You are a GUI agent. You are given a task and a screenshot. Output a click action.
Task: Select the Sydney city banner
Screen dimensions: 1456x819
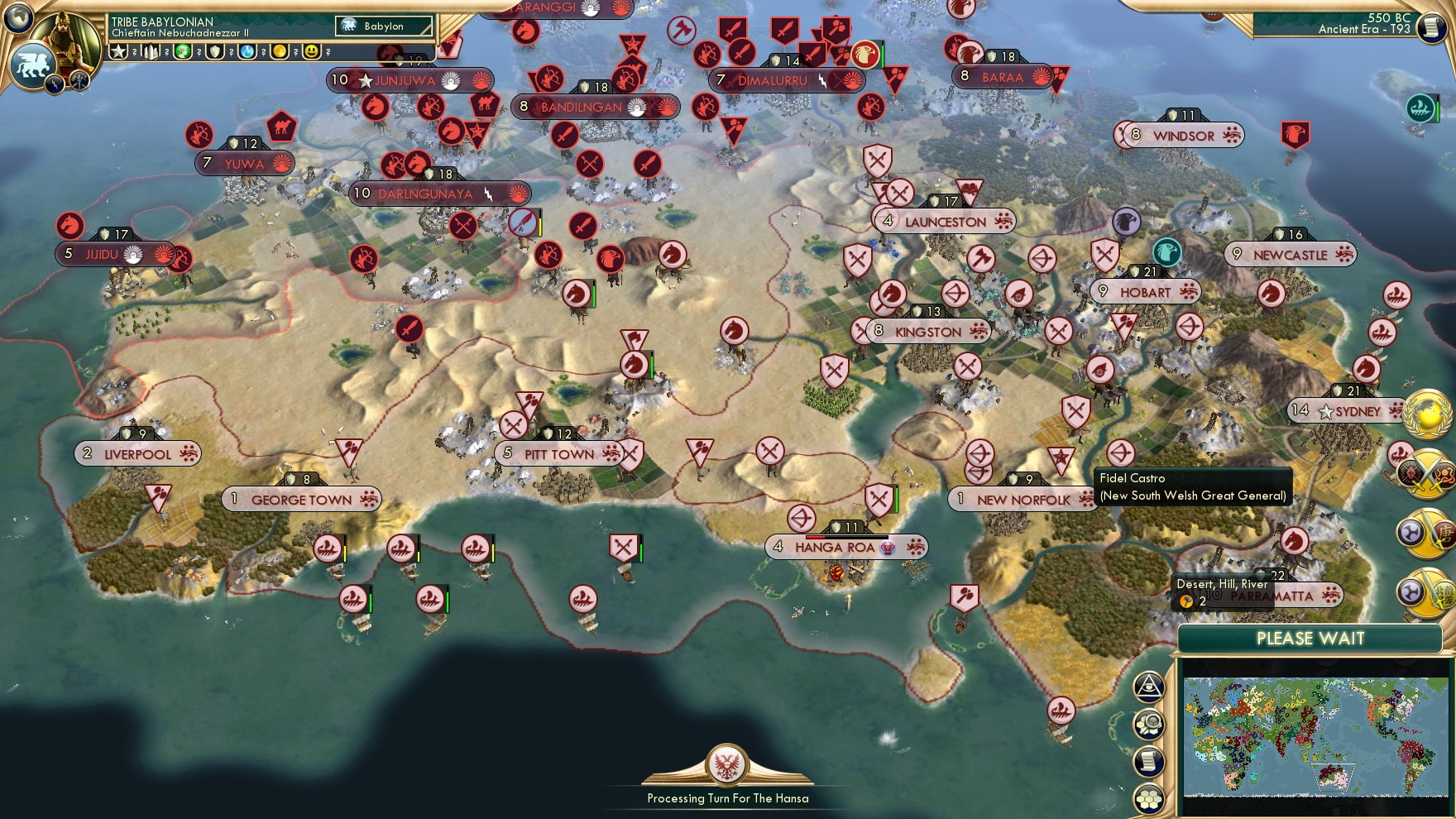[1357, 411]
